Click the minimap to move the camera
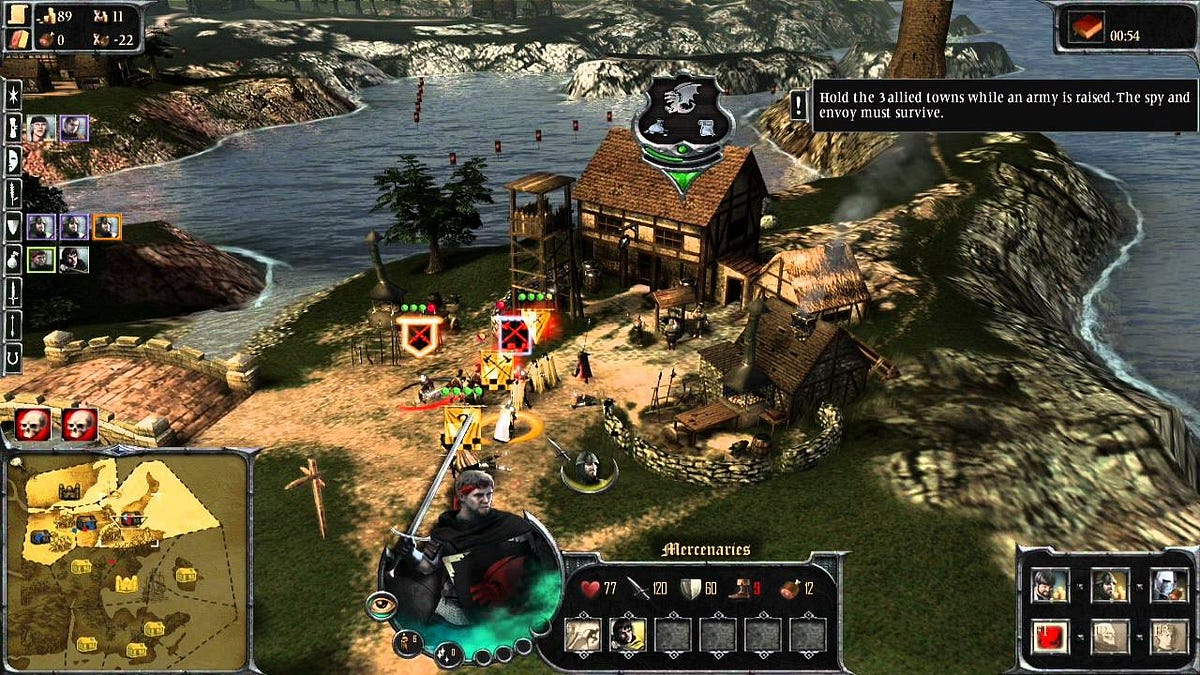Screen dimensions: 1200x675 pyautogui.click(x=125, y=560)
